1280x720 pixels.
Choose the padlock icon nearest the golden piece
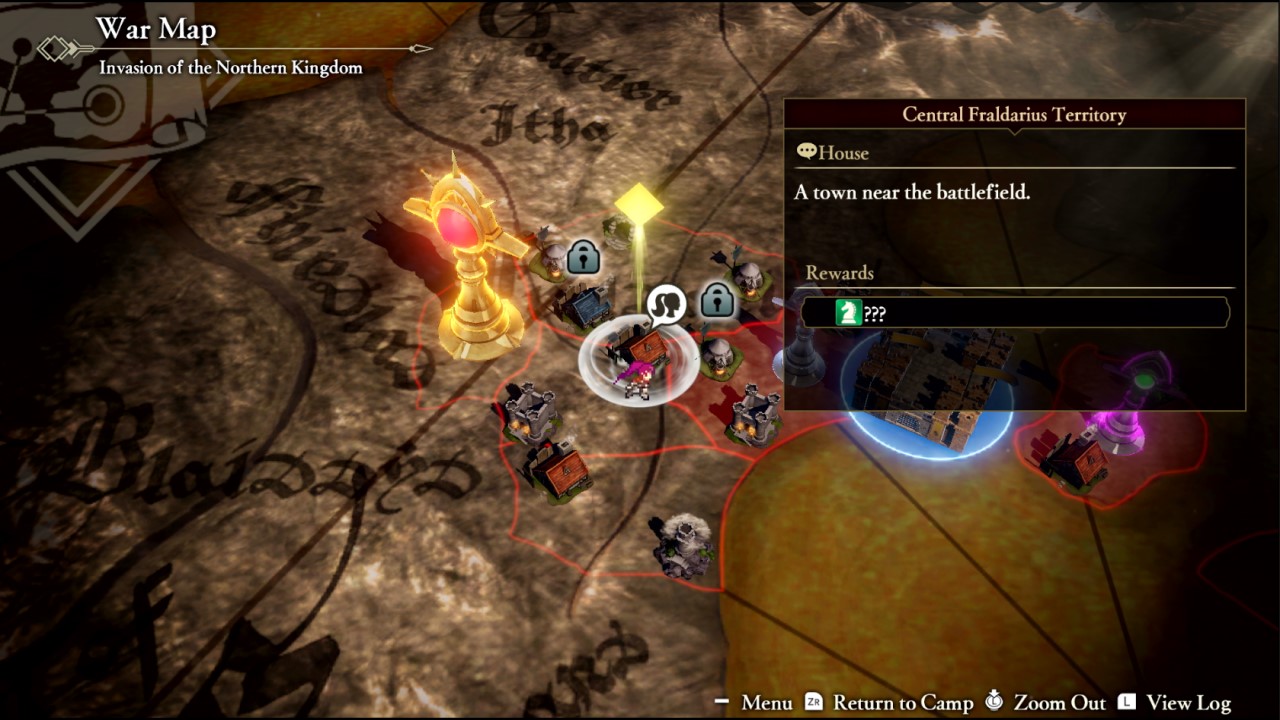(x=583, y=257)
